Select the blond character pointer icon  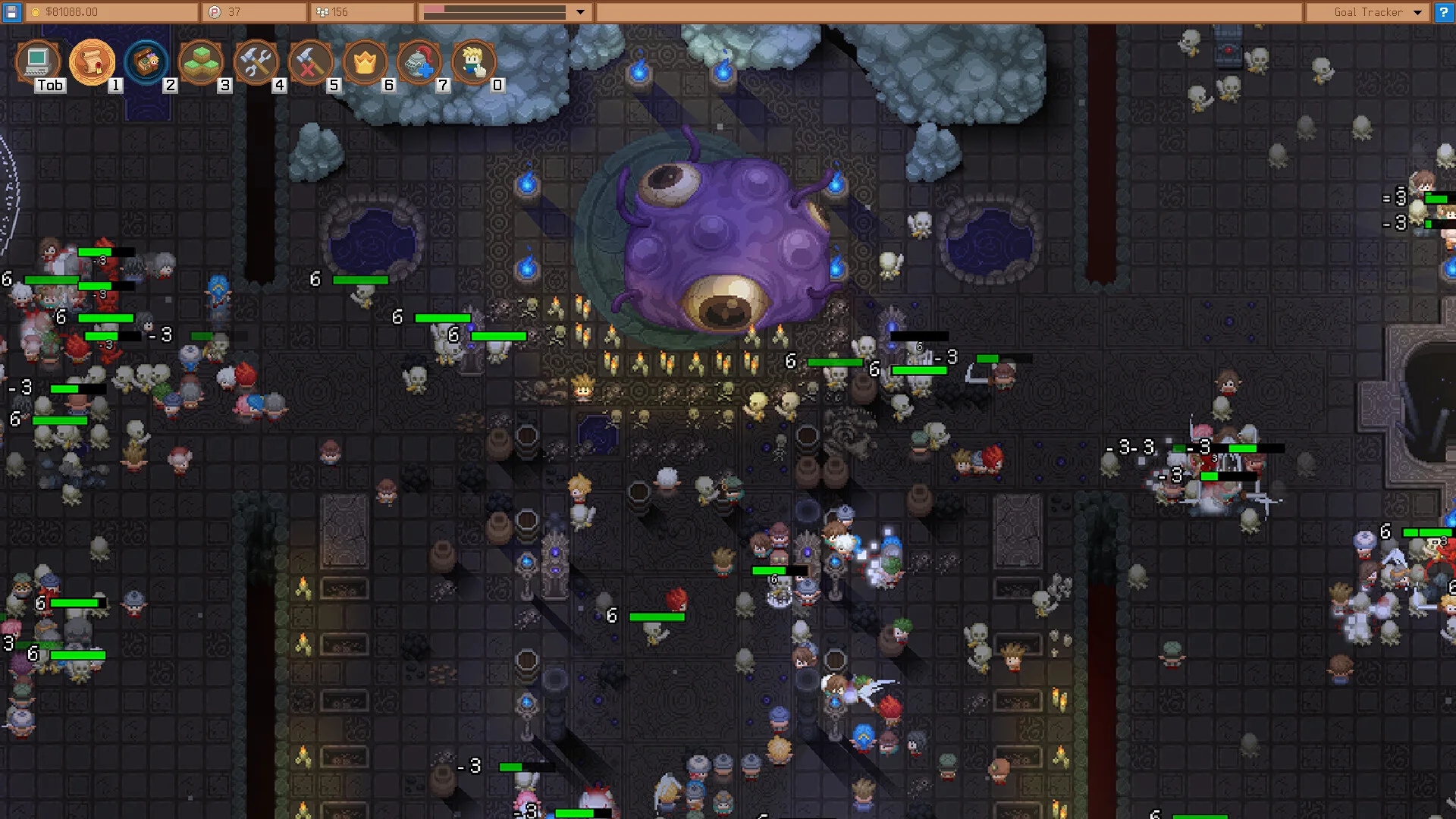(x=474, y=61)
